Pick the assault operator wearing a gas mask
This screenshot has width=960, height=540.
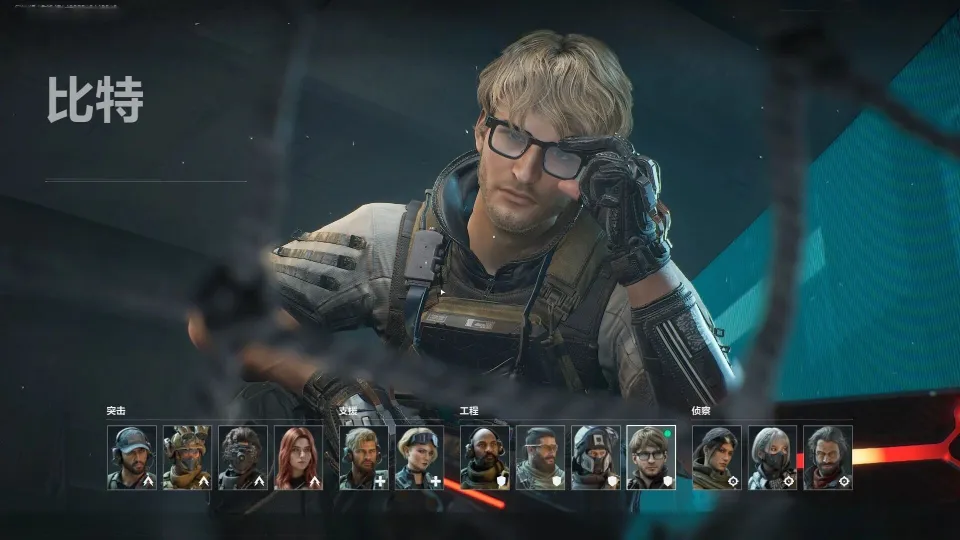click(243, 458)
